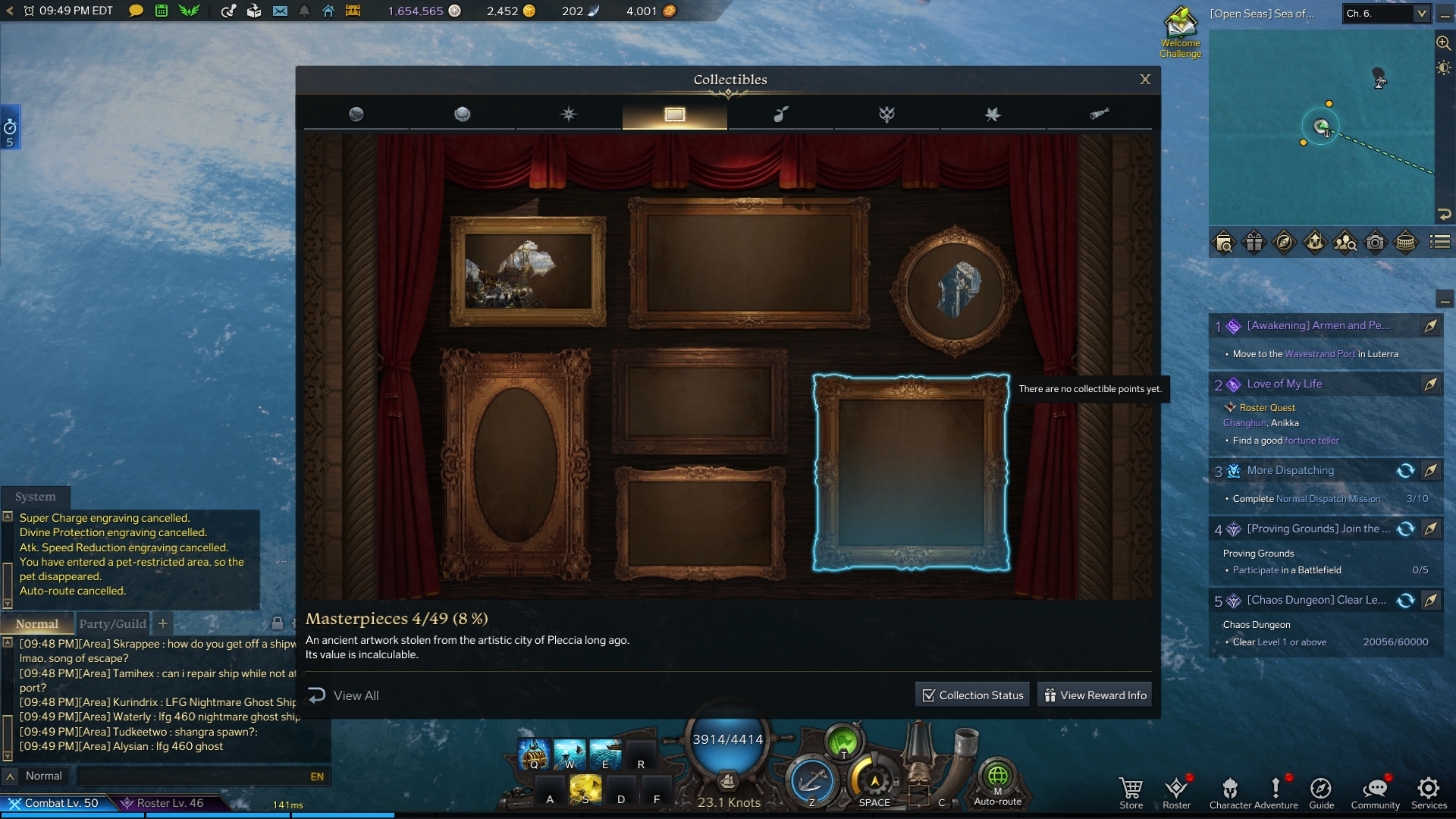Open the mail icon in the top bar

(281, 11)
